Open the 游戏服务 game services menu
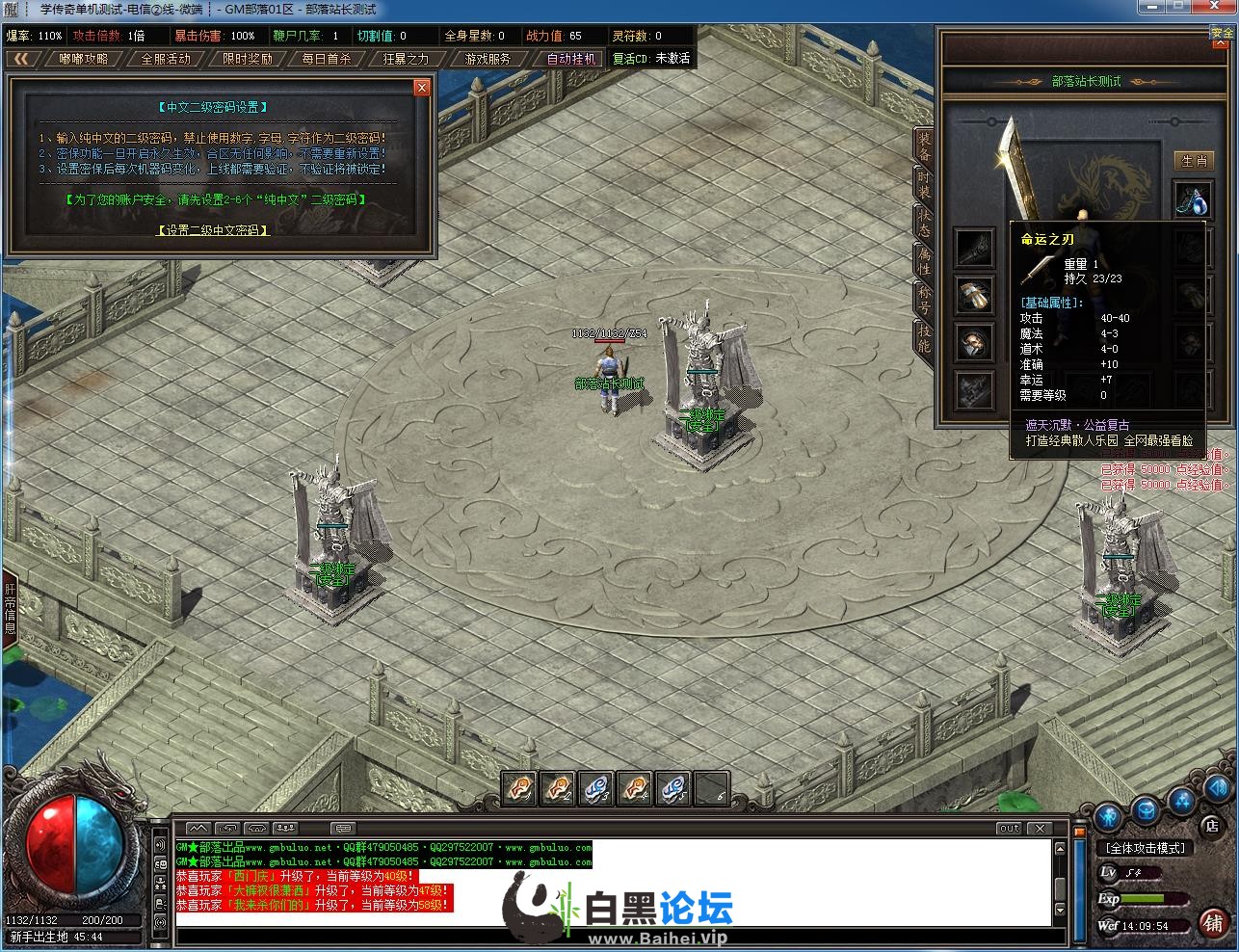1239x952 pixels. click(488, 59)
